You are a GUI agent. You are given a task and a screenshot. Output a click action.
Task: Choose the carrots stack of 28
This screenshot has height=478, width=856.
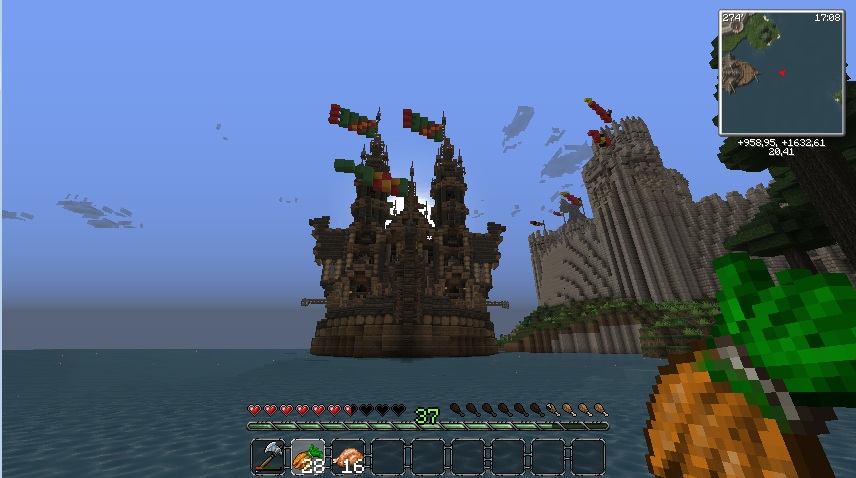[307, 456]
